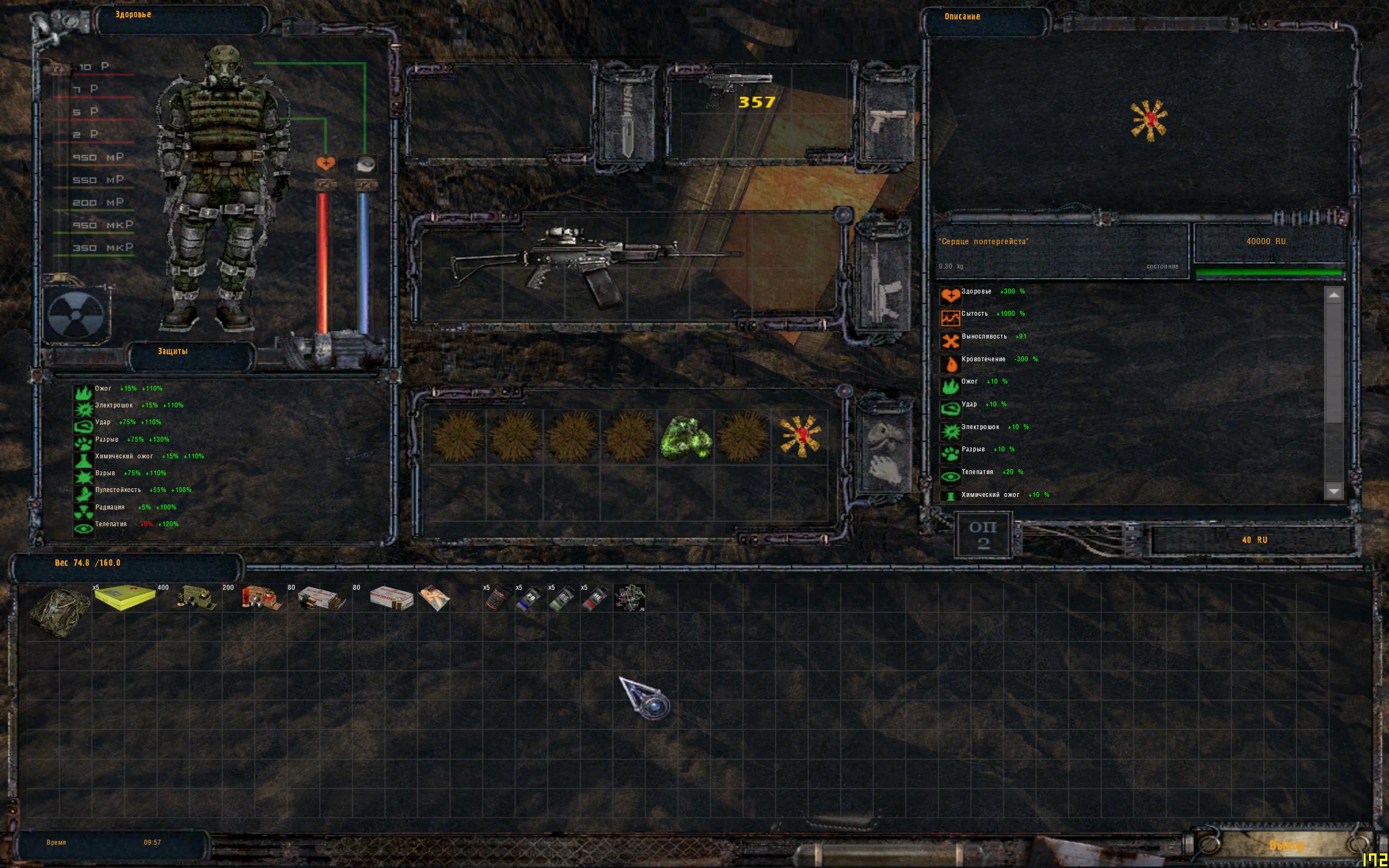Select the Poltergeist Heart artifact on the belt
Screen dimensions: 1389x868
coord(800,436)
